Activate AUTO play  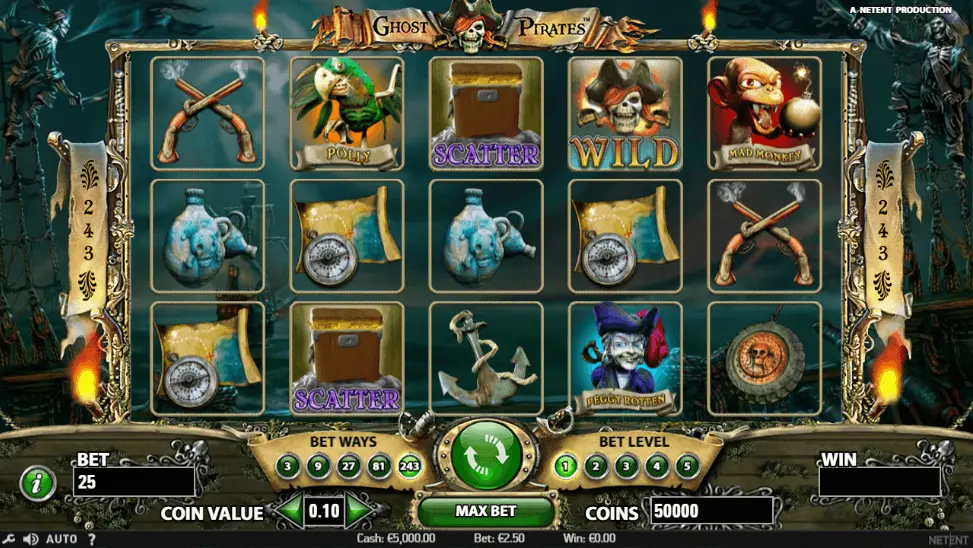[x=61, y=540]
